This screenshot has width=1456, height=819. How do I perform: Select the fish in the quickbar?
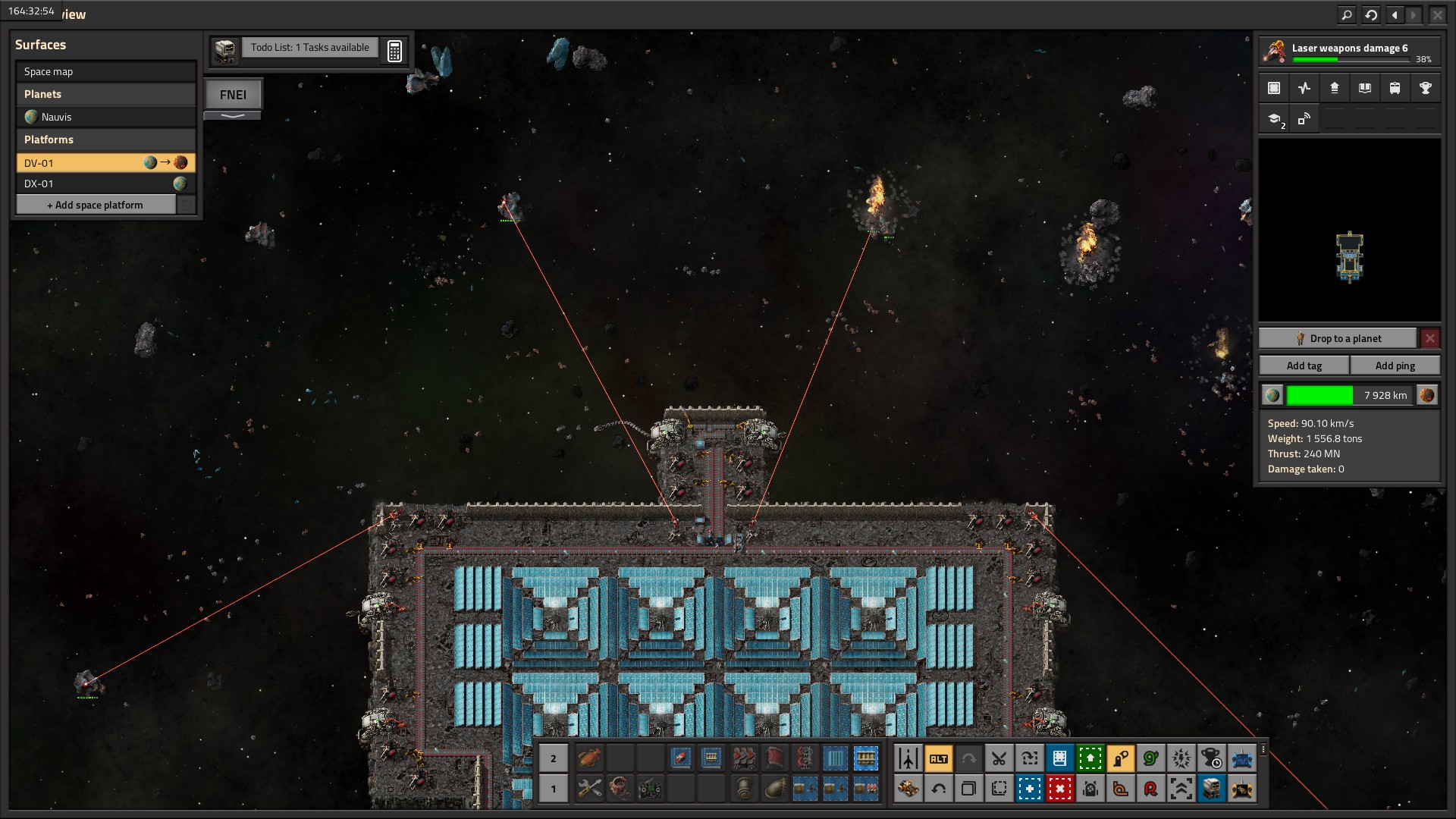[589, 758]
